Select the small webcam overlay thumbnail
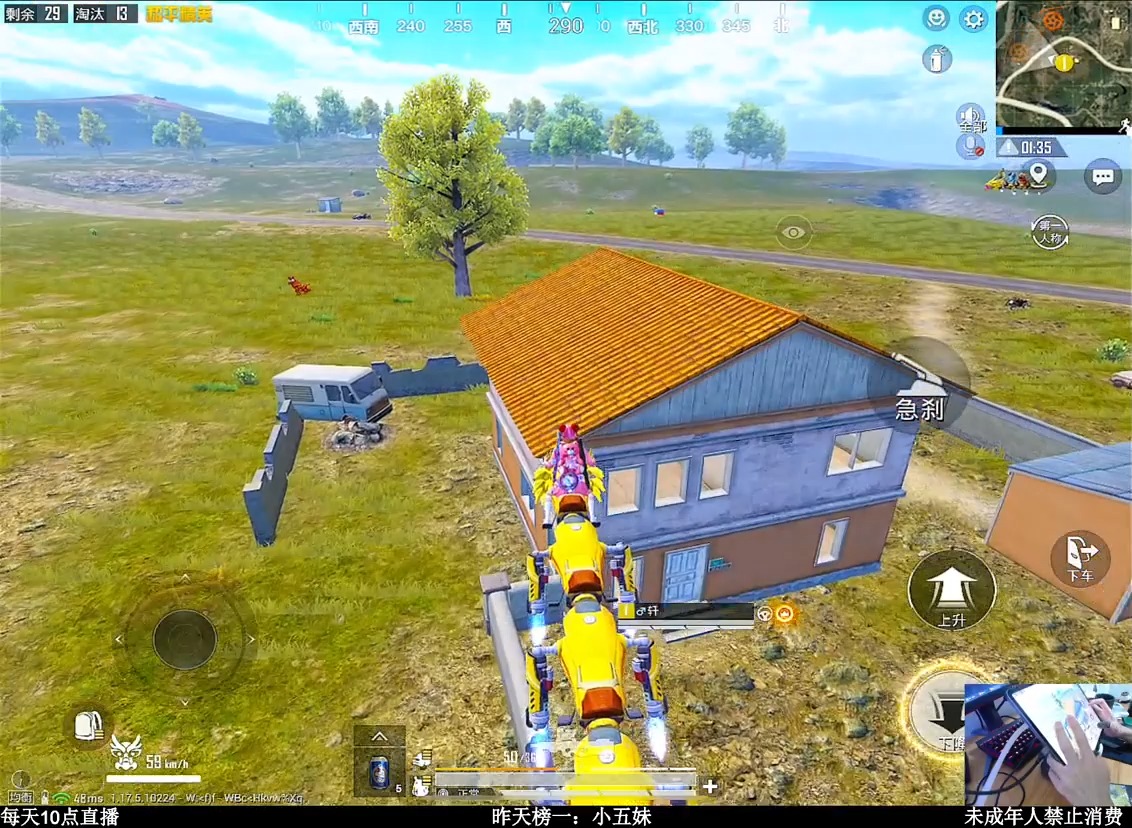1132x828 pixels. (1047, 744)
